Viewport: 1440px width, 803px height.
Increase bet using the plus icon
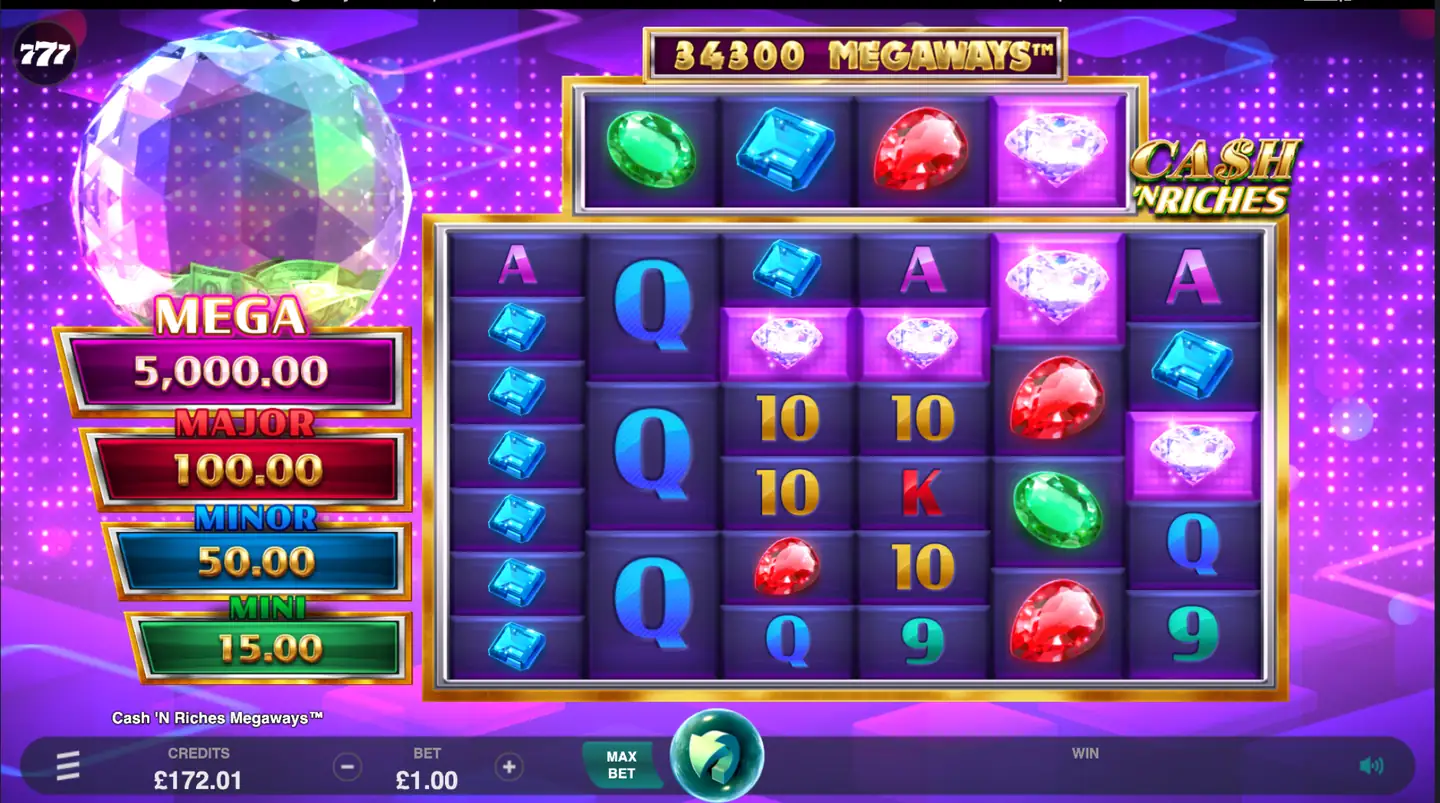pyautogui.click(x=509, y=766)
